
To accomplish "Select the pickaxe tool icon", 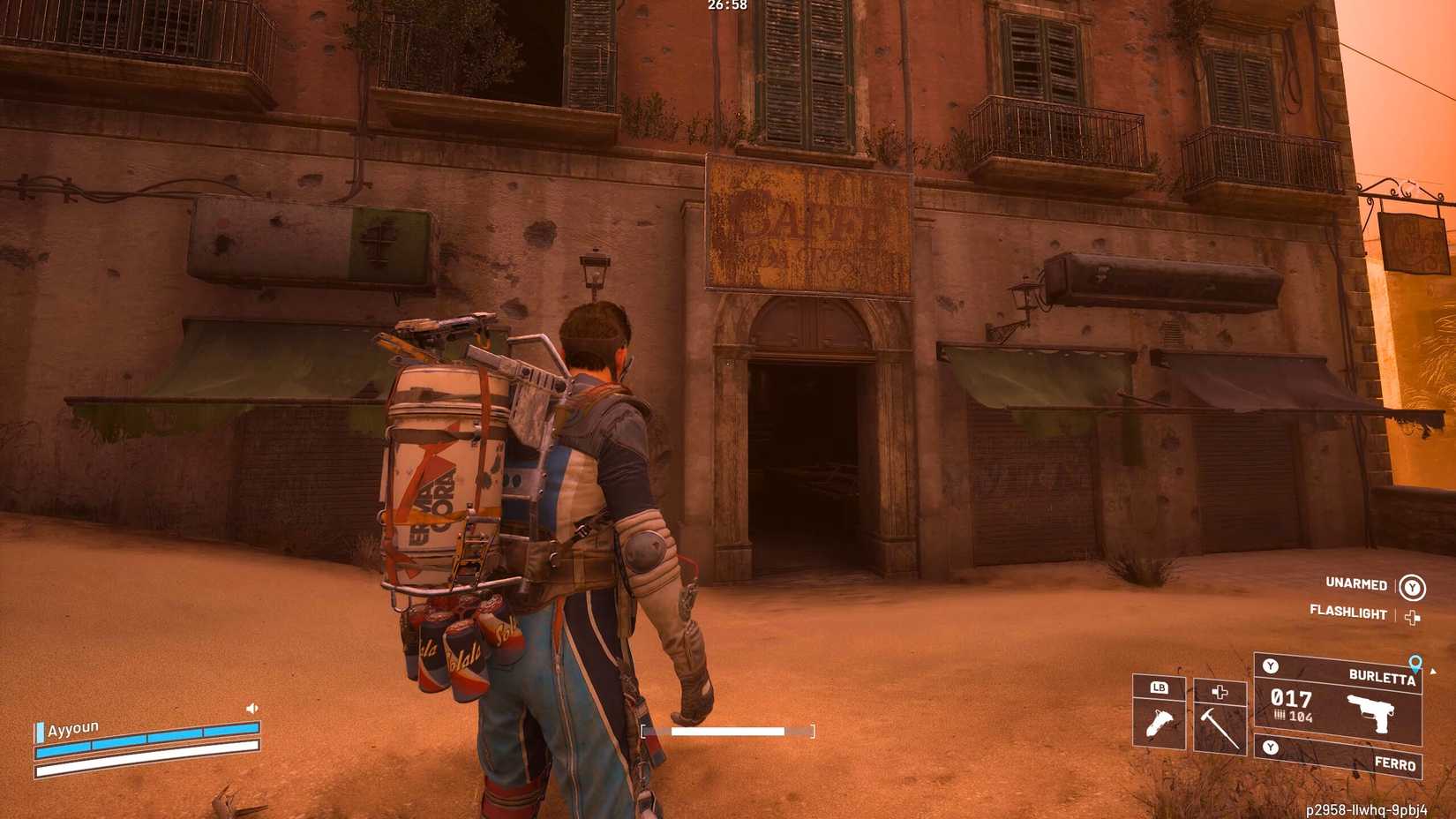I will click(1219, 727).
